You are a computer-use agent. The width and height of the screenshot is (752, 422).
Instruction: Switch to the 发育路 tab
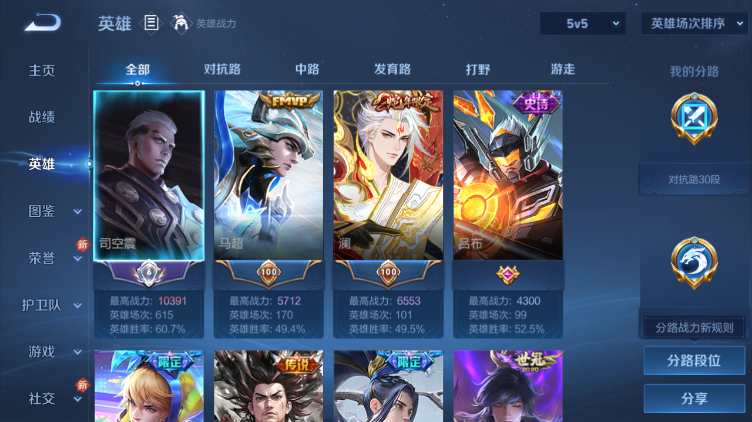[392, 69]
